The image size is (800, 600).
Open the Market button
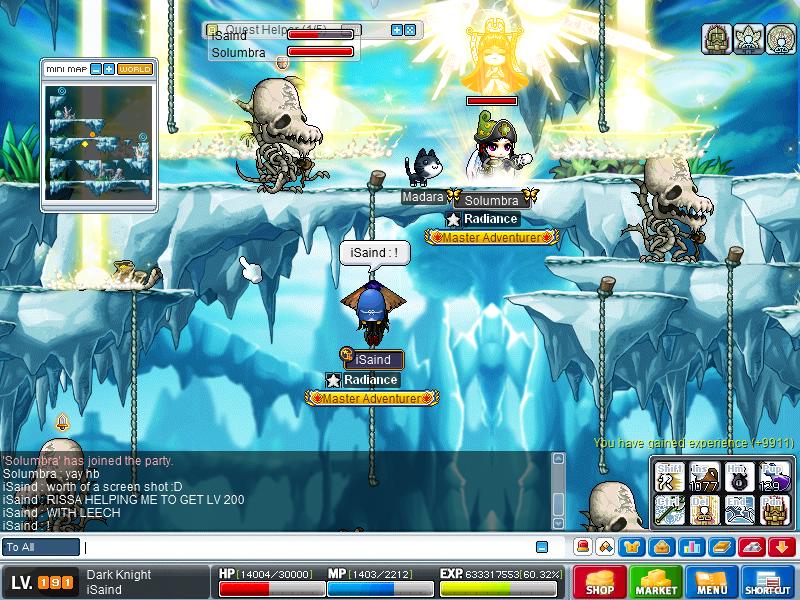pos(656,582)
